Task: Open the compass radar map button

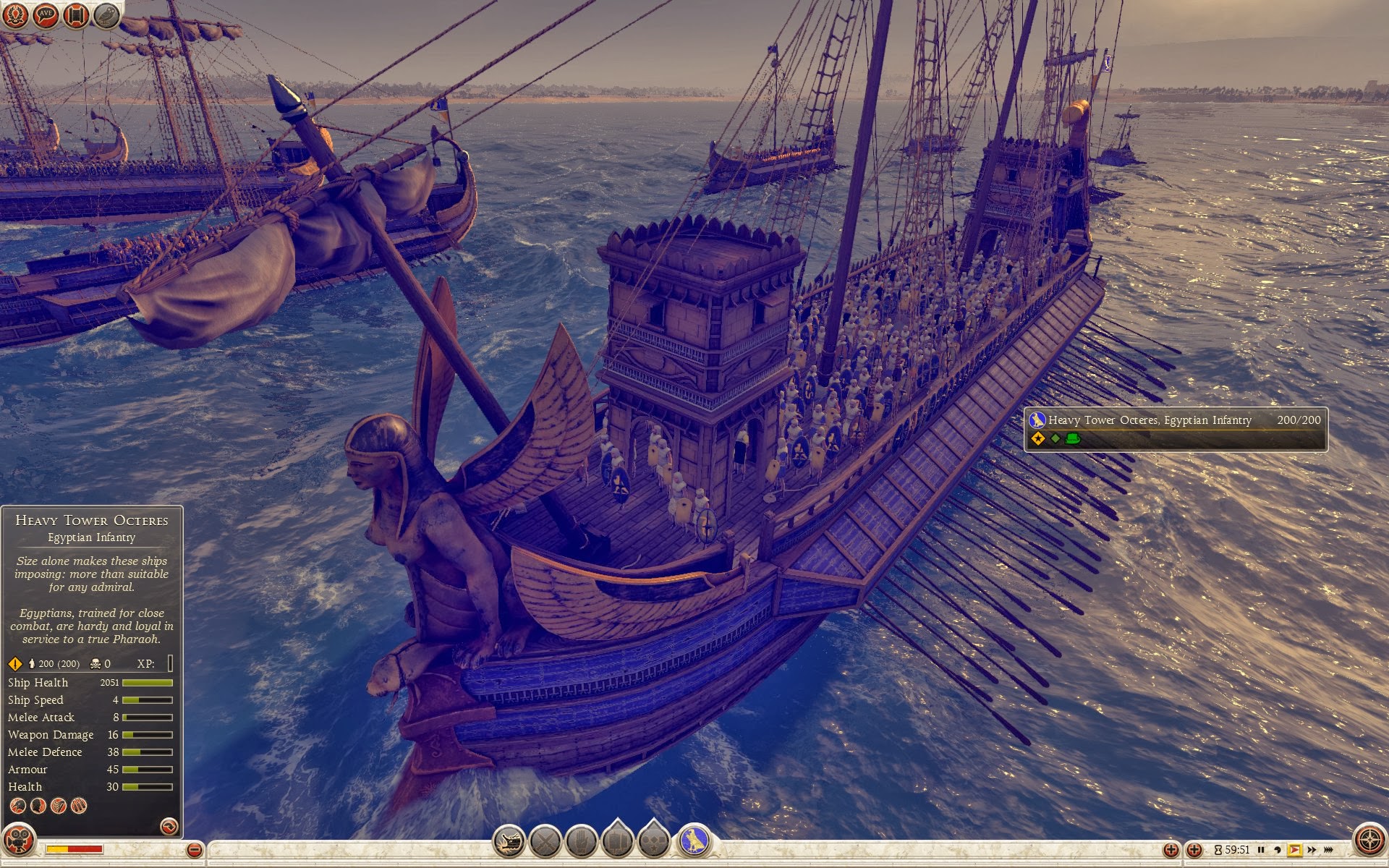Action: click(1369, 841)
